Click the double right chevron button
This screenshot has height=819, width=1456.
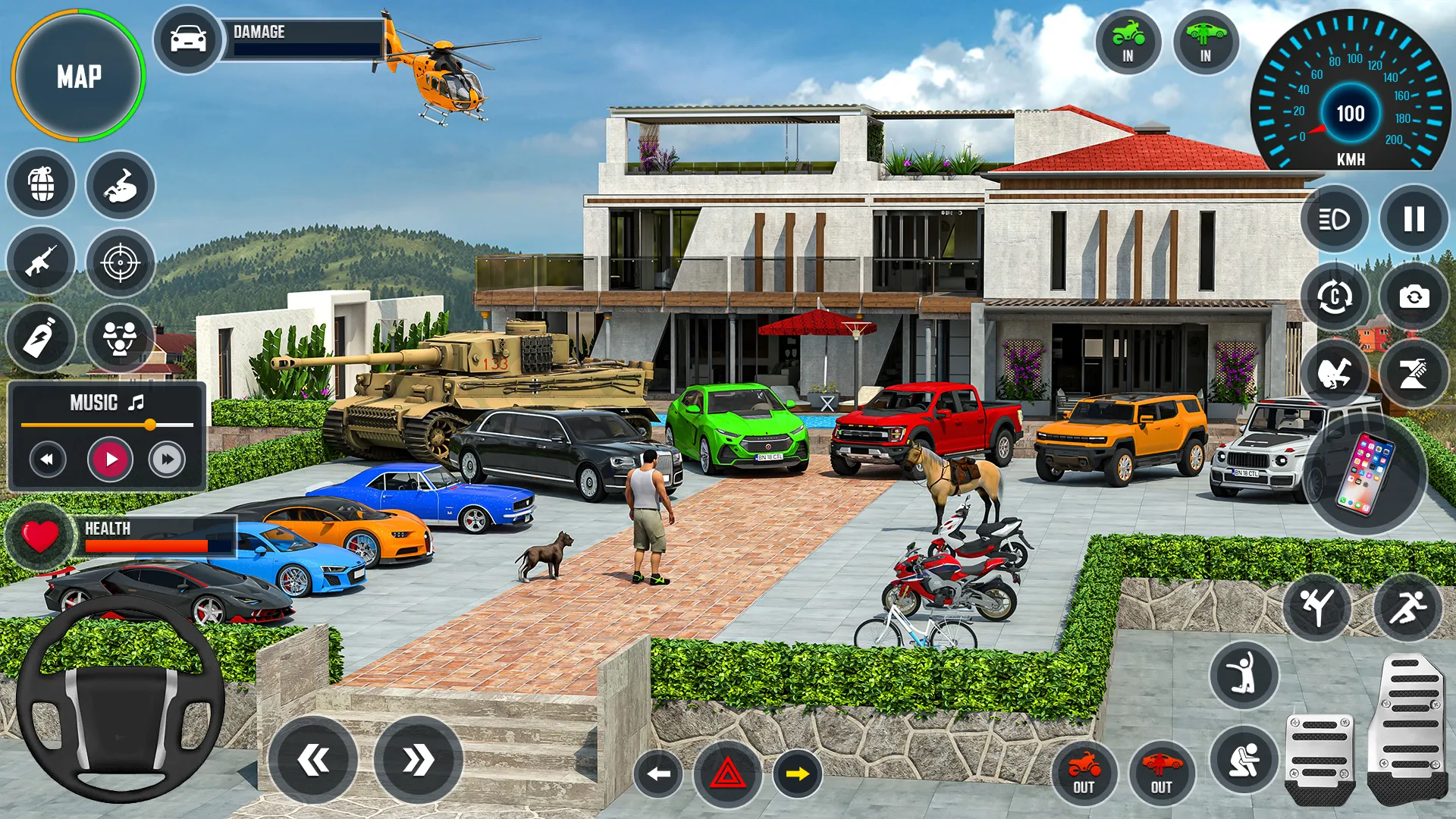[x=418, y=760]
